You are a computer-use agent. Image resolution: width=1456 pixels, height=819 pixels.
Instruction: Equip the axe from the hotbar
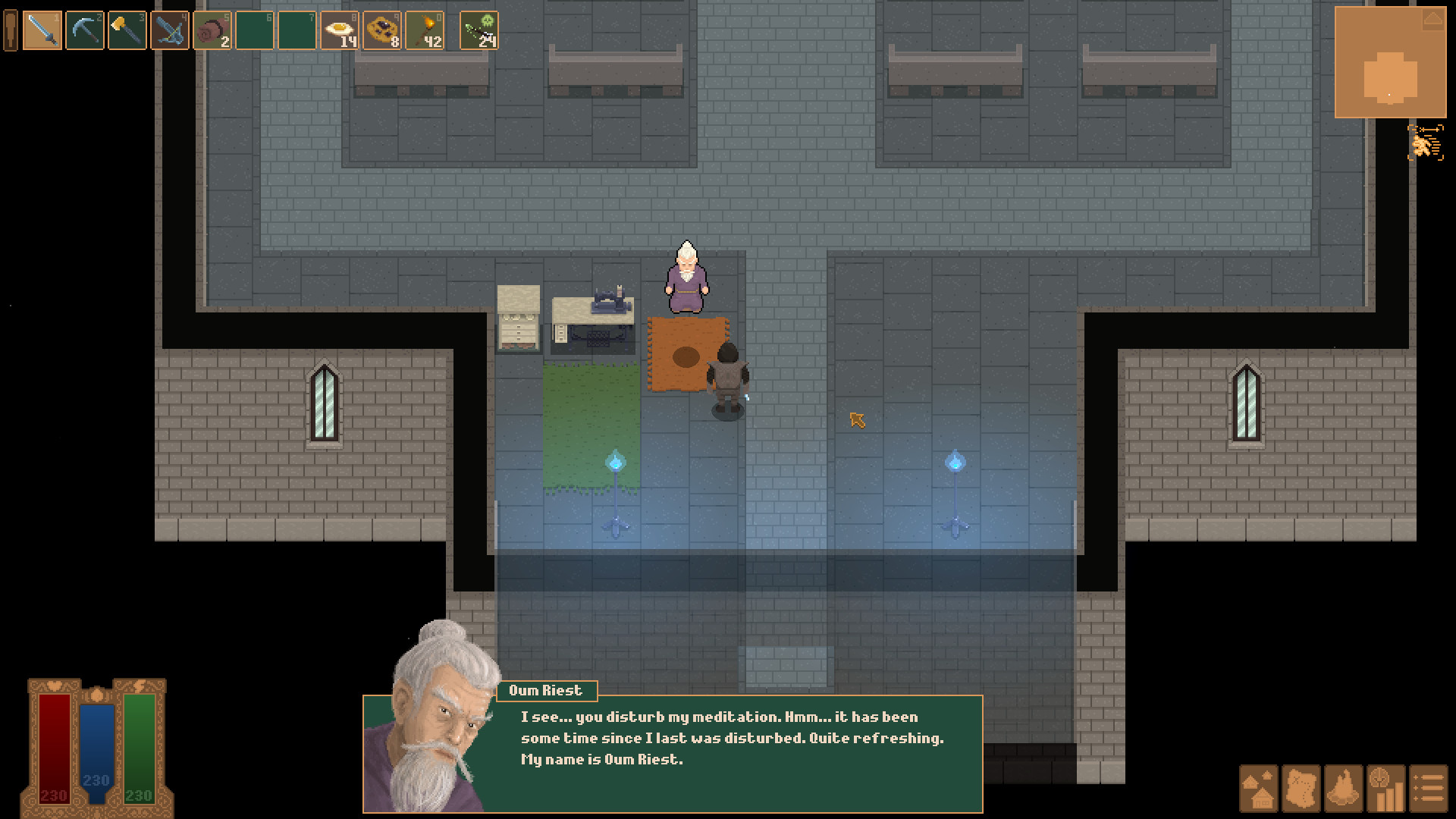click(x=126, y=31)
